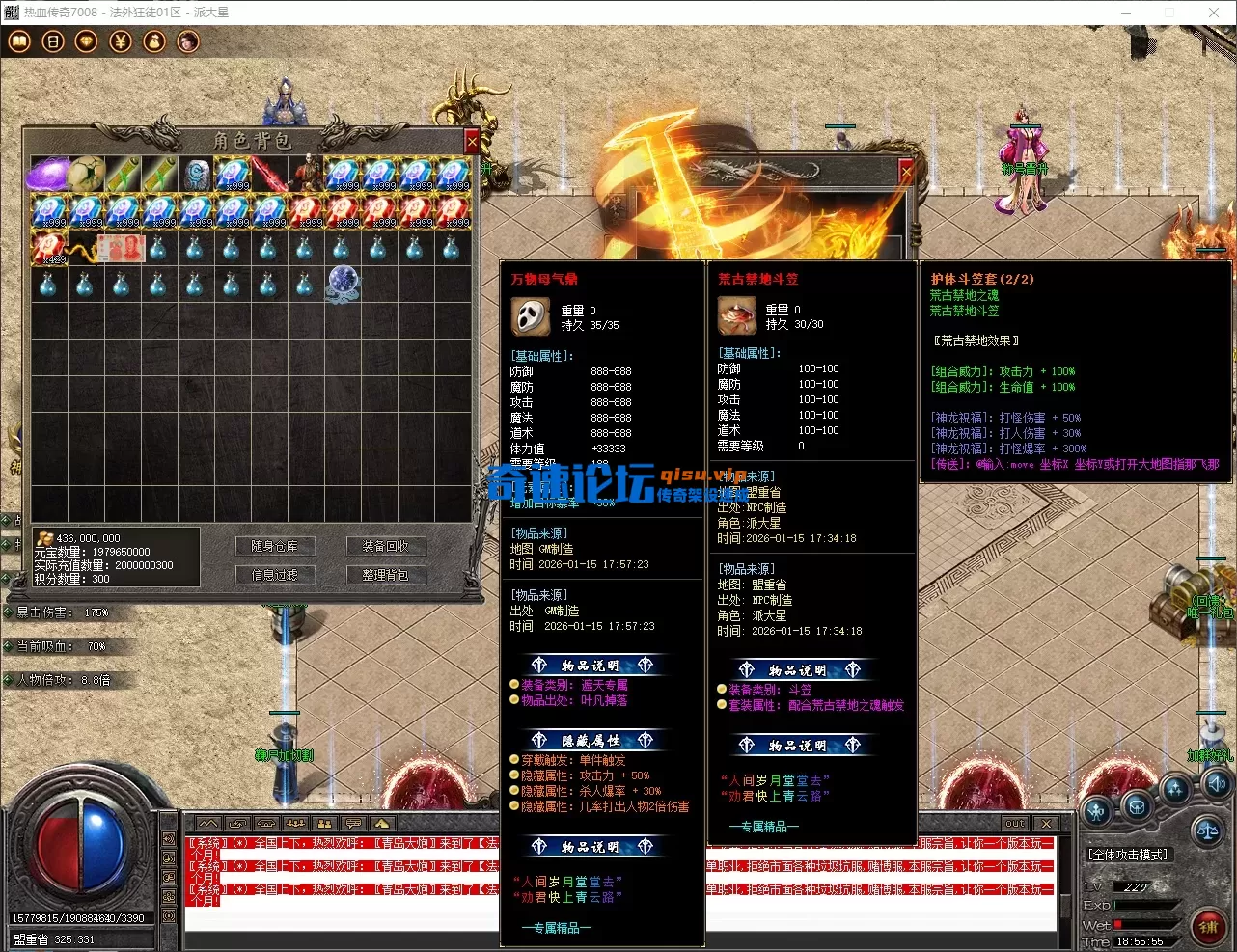The width and height of the screenshot is (1237, 952).
Task: Choose the banknote item in the bag
Action: 122,248
